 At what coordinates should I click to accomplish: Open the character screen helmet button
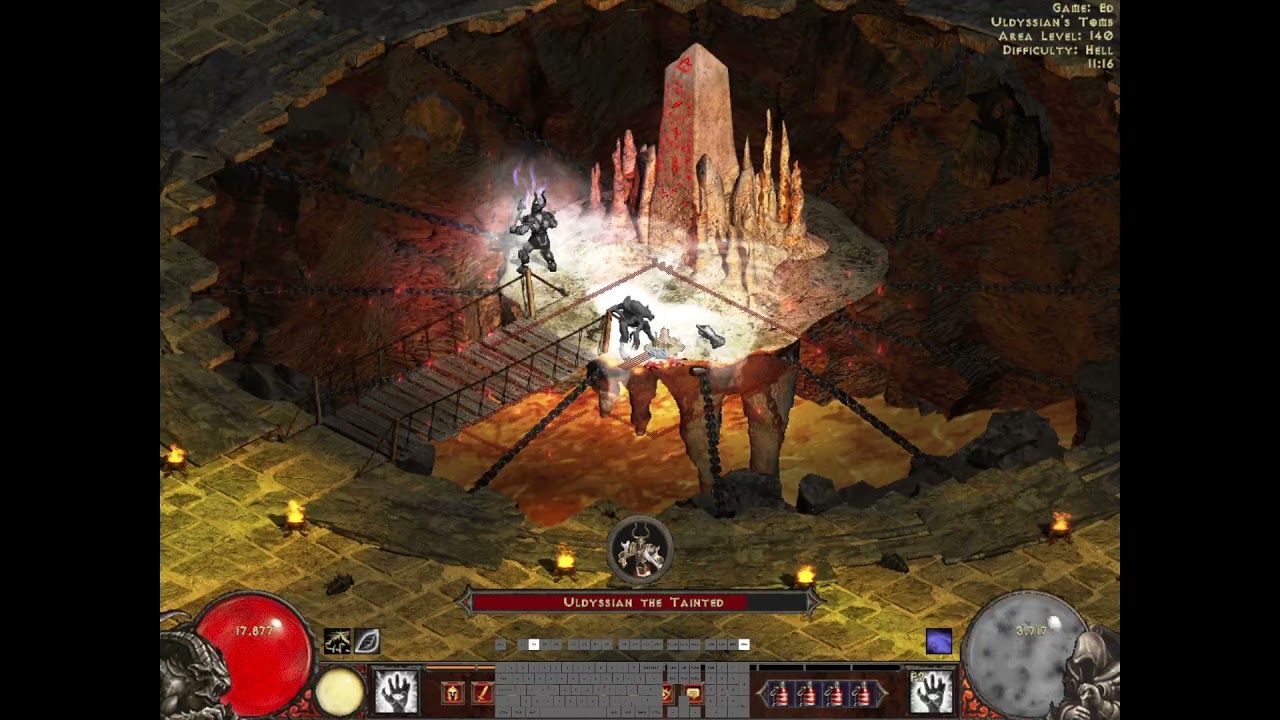[452, 693]
